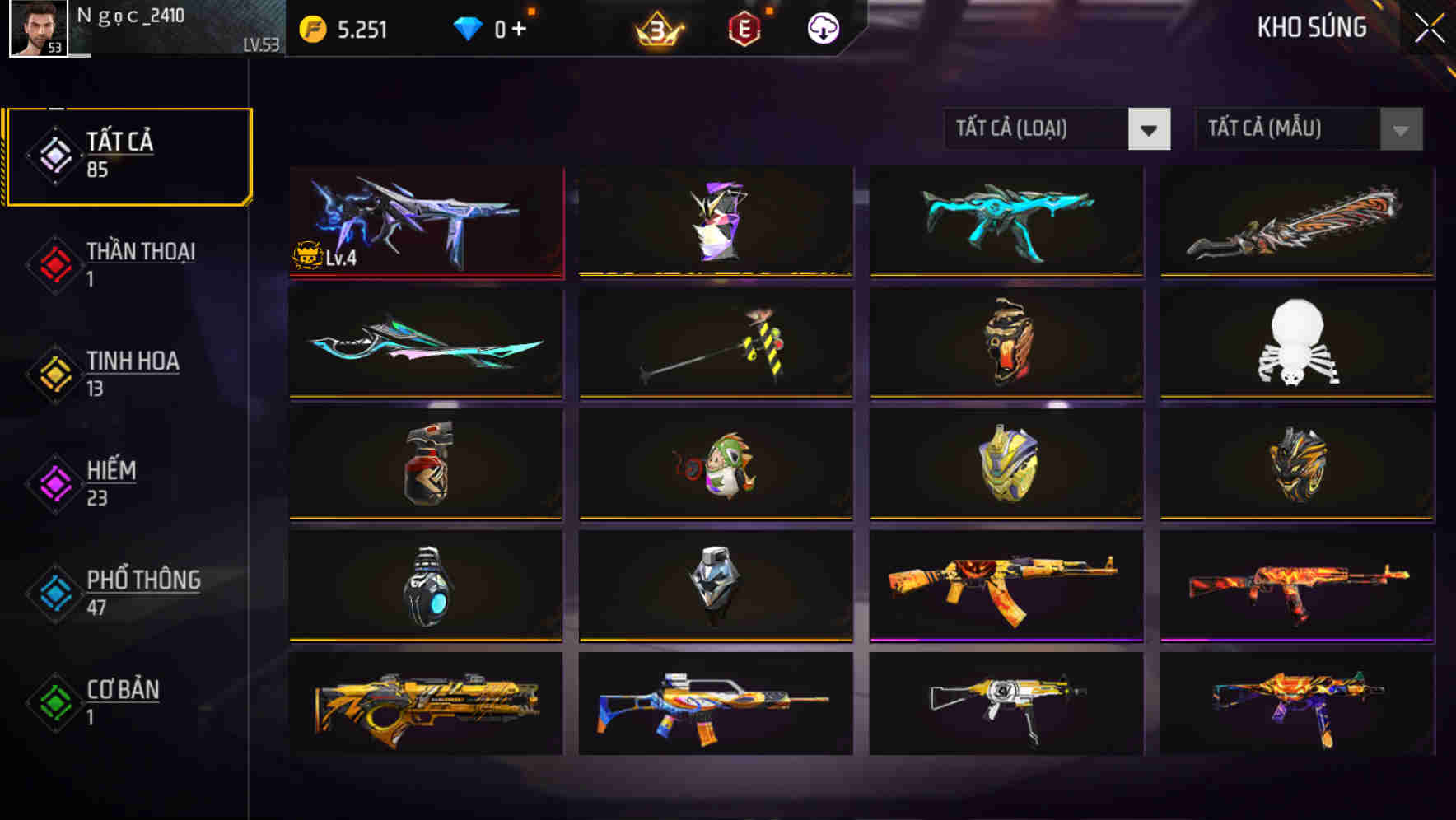The height and width of the screenshot is (820, 1456).
Task: Open the TẤT CẢ (LOẠI) filter dropdown
Action: click(x=1058, y=129)
